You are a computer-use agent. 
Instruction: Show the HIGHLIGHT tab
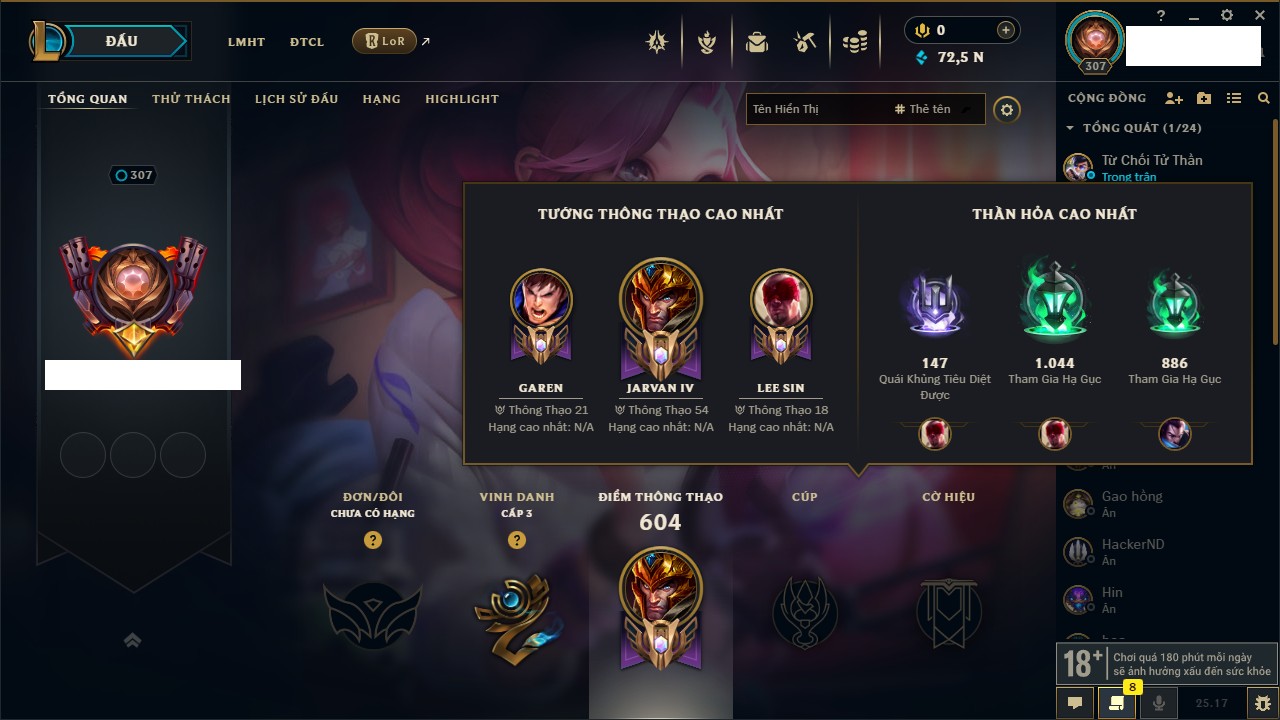click(461, 99)
